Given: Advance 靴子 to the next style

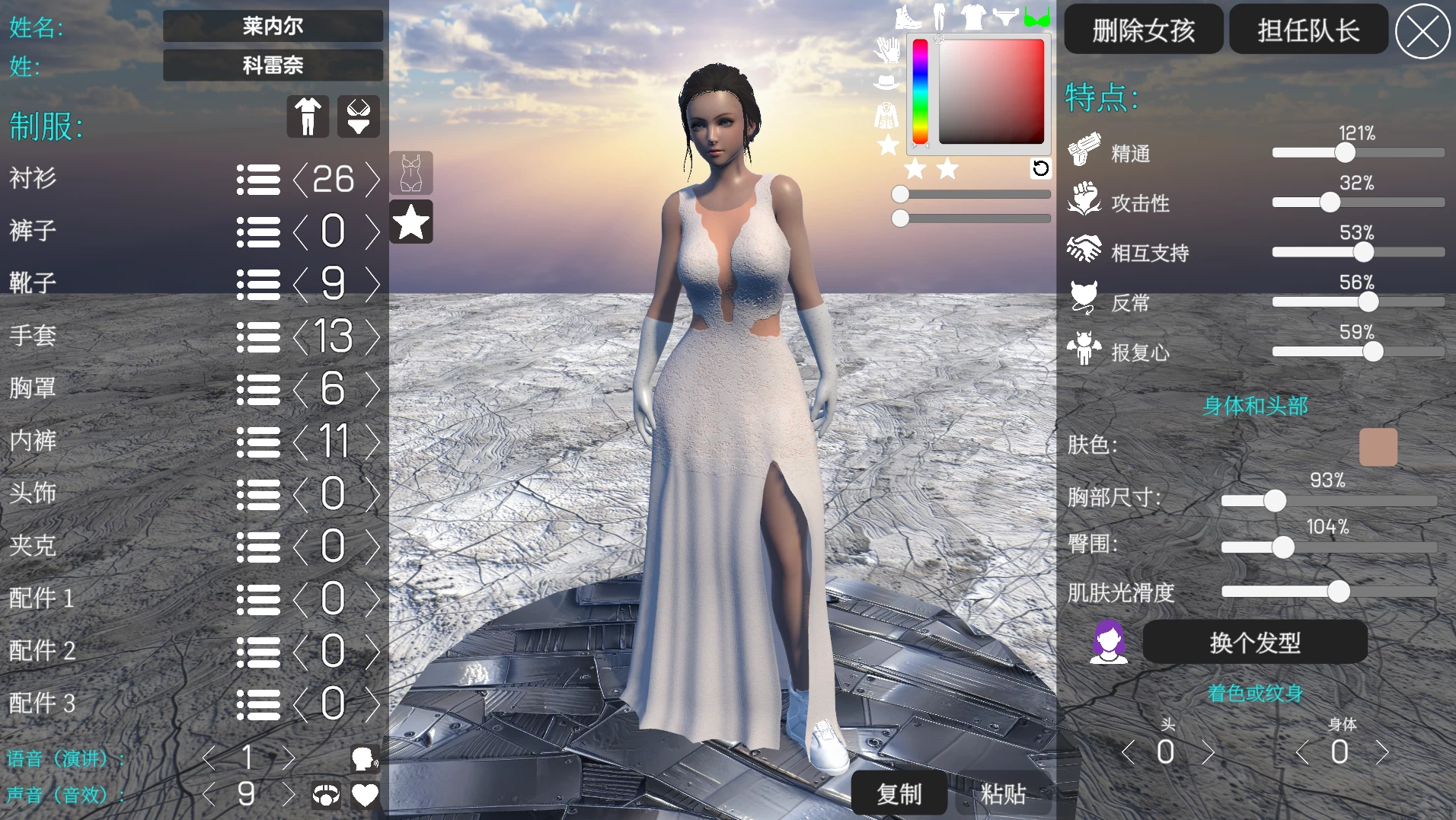Looking at the screenshot, I should 372,284.
